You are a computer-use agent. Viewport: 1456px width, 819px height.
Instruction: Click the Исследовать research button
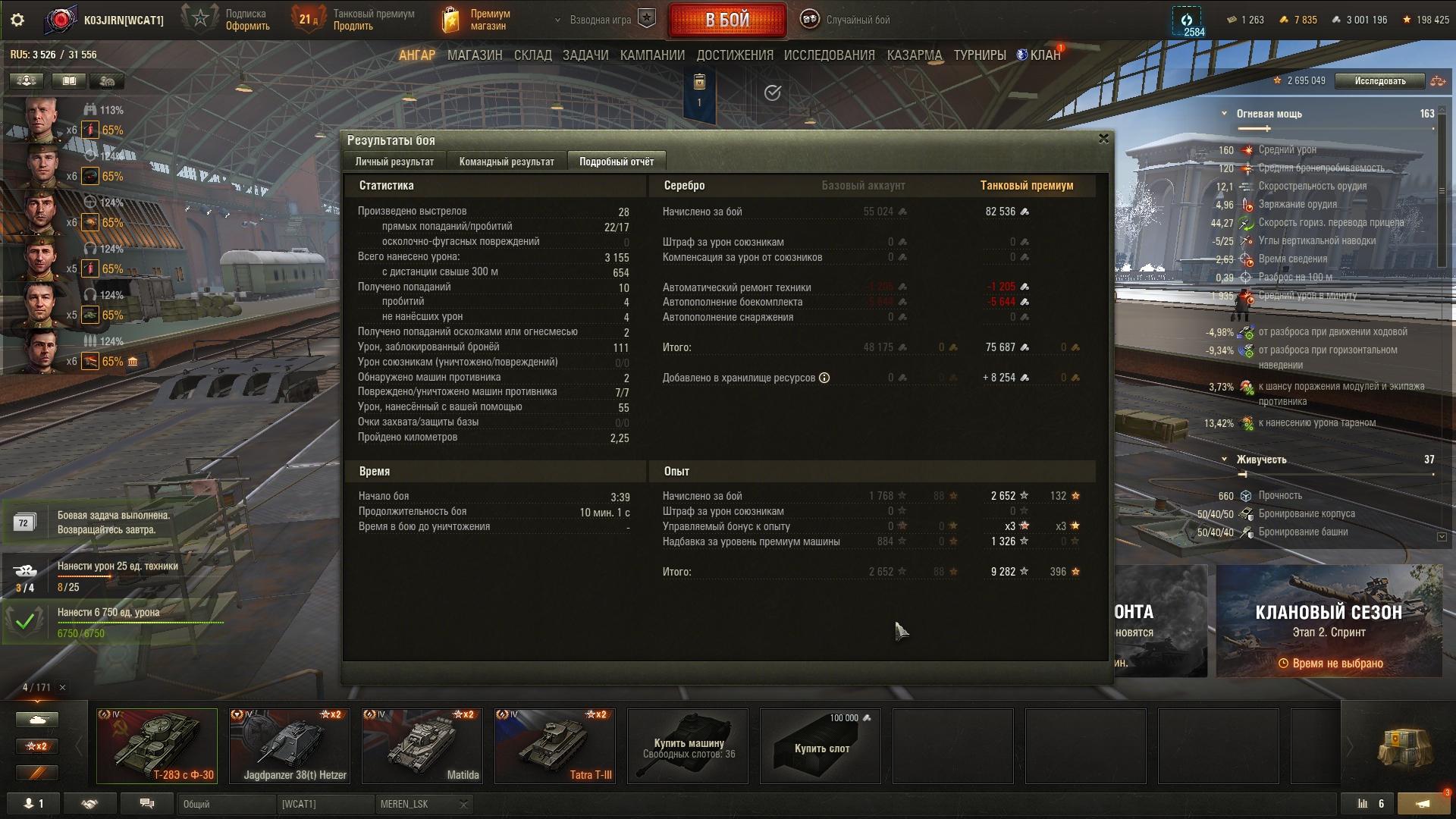click(x=1379, y=81)
